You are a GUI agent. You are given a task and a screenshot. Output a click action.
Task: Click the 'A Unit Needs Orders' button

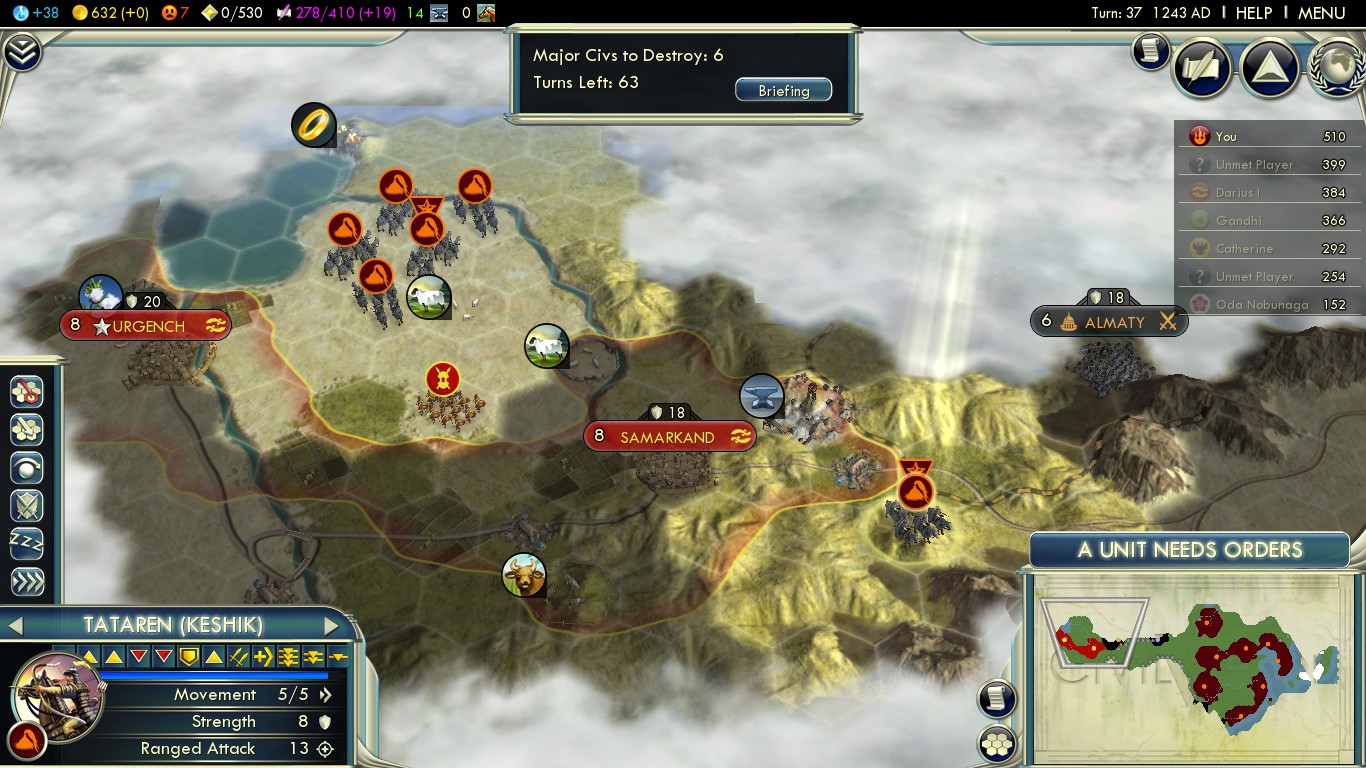1189,550
